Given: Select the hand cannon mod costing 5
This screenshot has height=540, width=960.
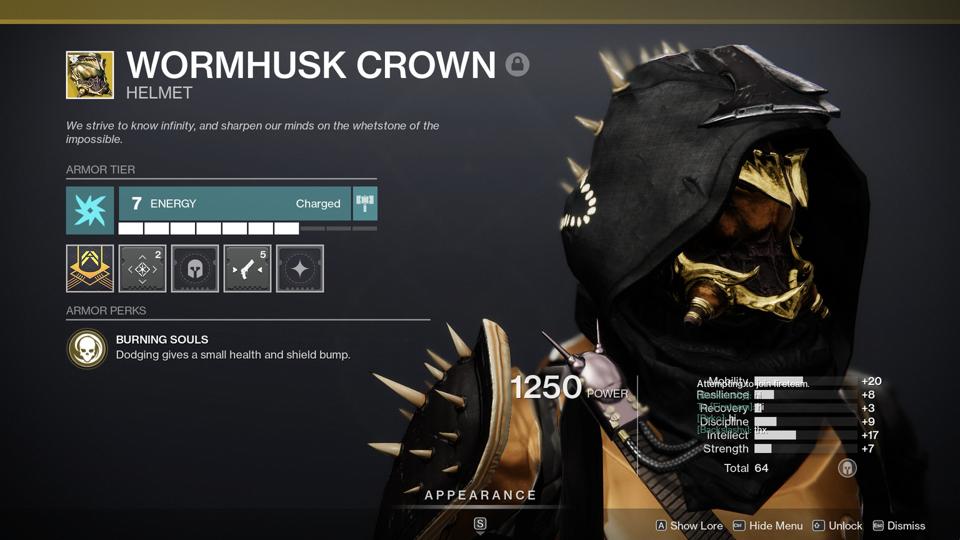Looking at the screenshot, I should click(247, 268).
